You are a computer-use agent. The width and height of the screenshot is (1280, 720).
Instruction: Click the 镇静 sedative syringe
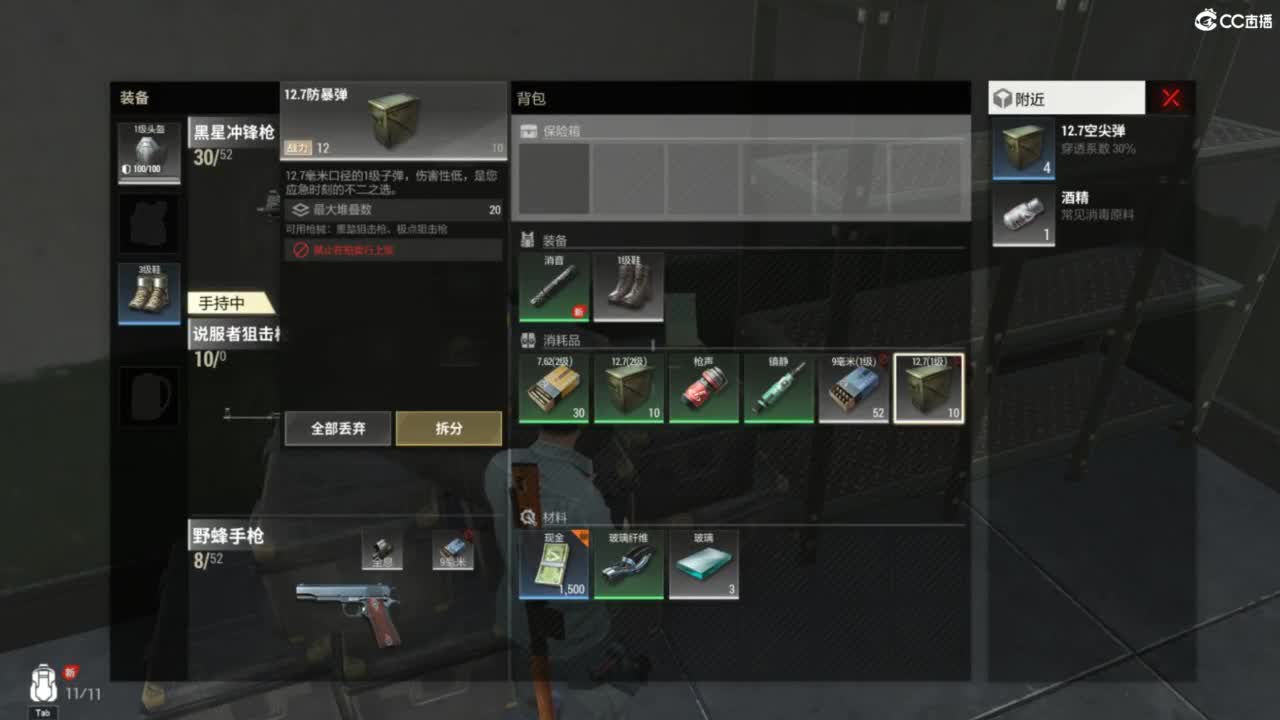(x=778, y=388)
